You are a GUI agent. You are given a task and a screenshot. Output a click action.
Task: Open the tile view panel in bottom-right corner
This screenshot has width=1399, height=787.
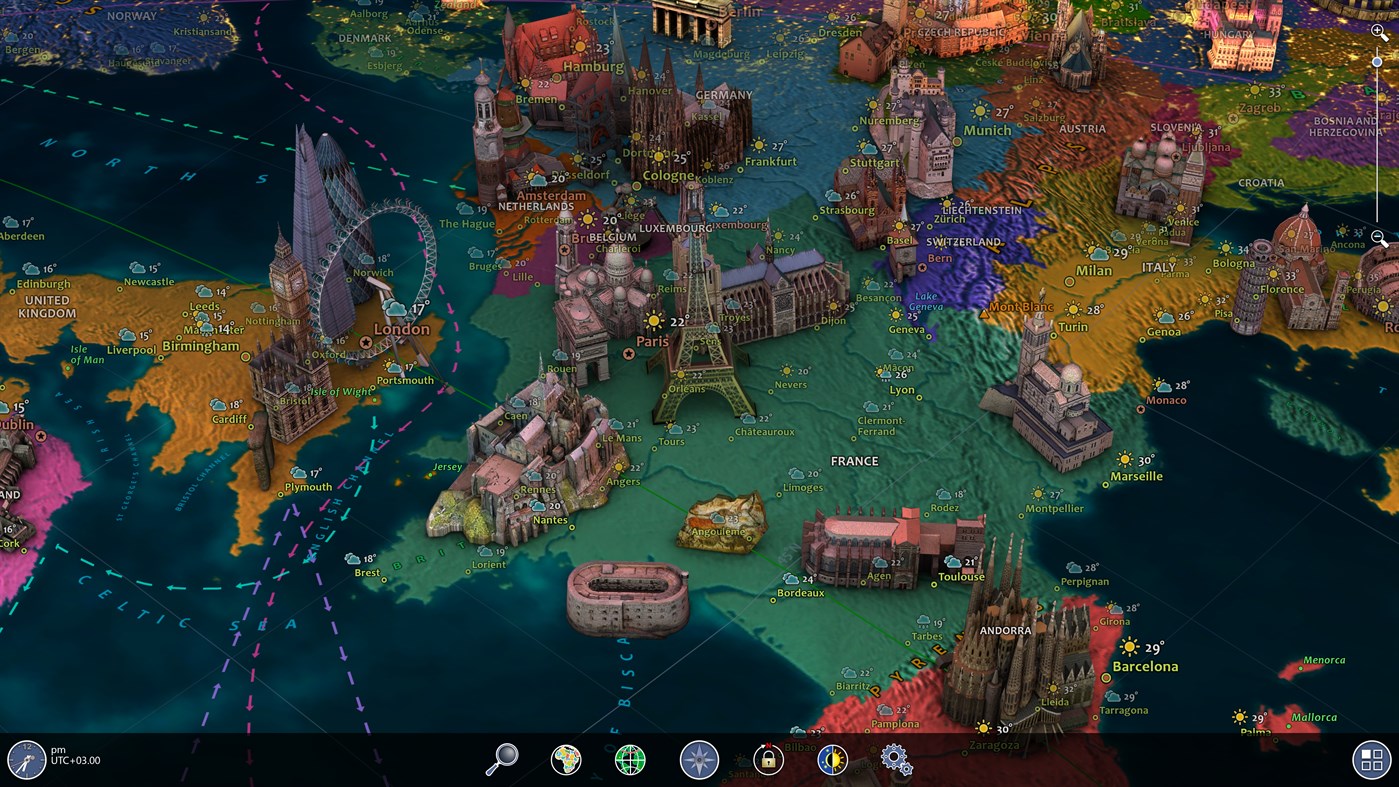[x=1371, y=760]
